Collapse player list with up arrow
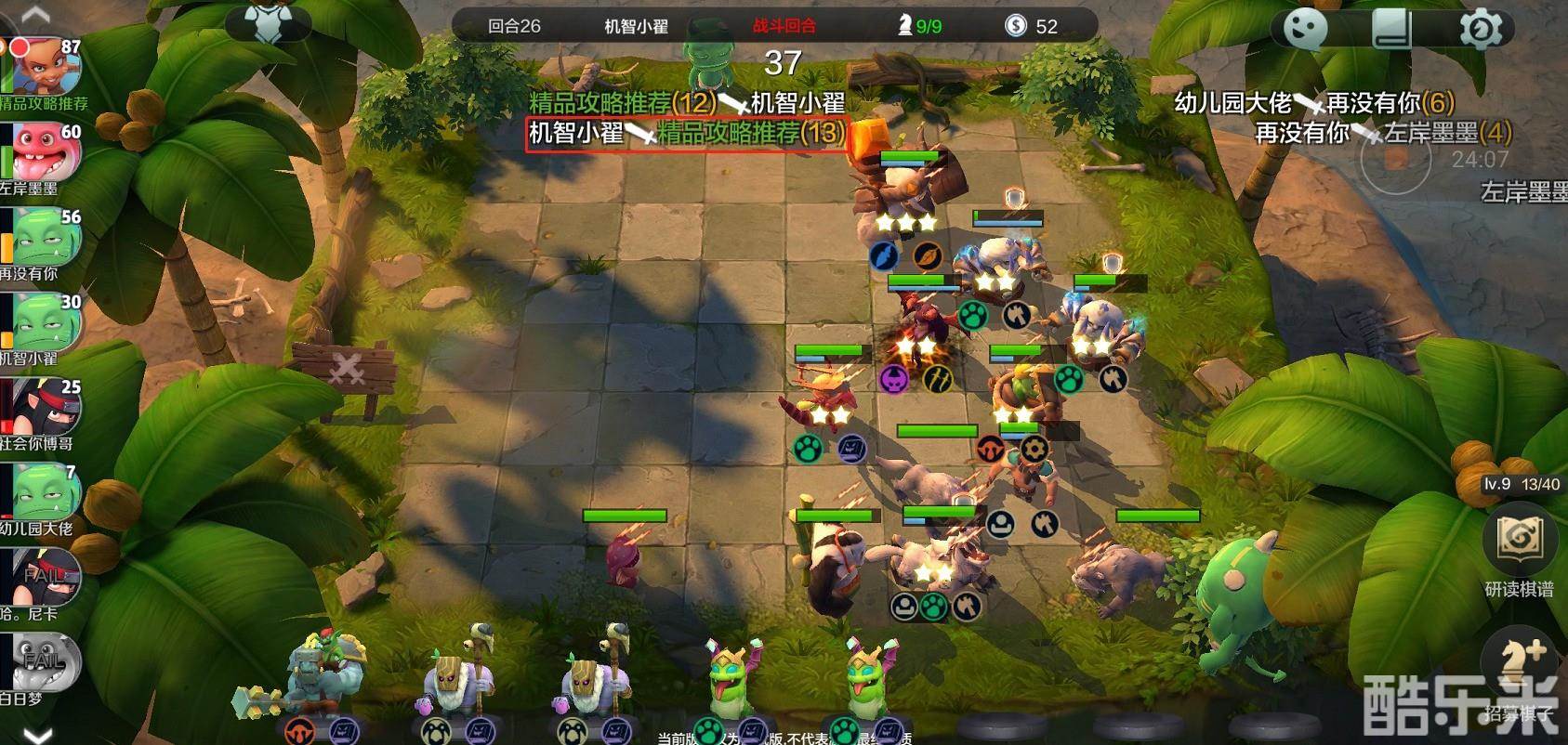The height and width of the screenshot is (745, 1568). coord(35,13)
